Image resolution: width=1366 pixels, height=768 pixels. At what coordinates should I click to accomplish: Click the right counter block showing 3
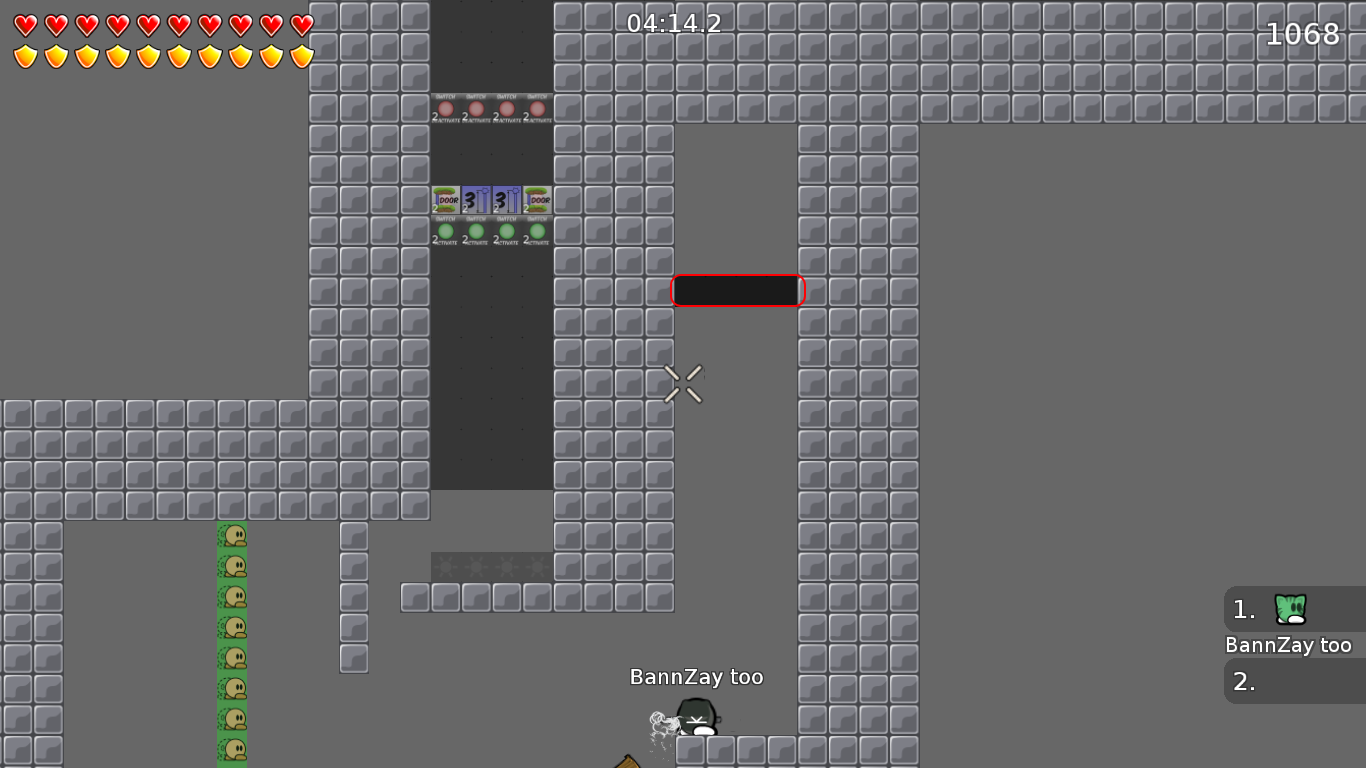[507, 200]
